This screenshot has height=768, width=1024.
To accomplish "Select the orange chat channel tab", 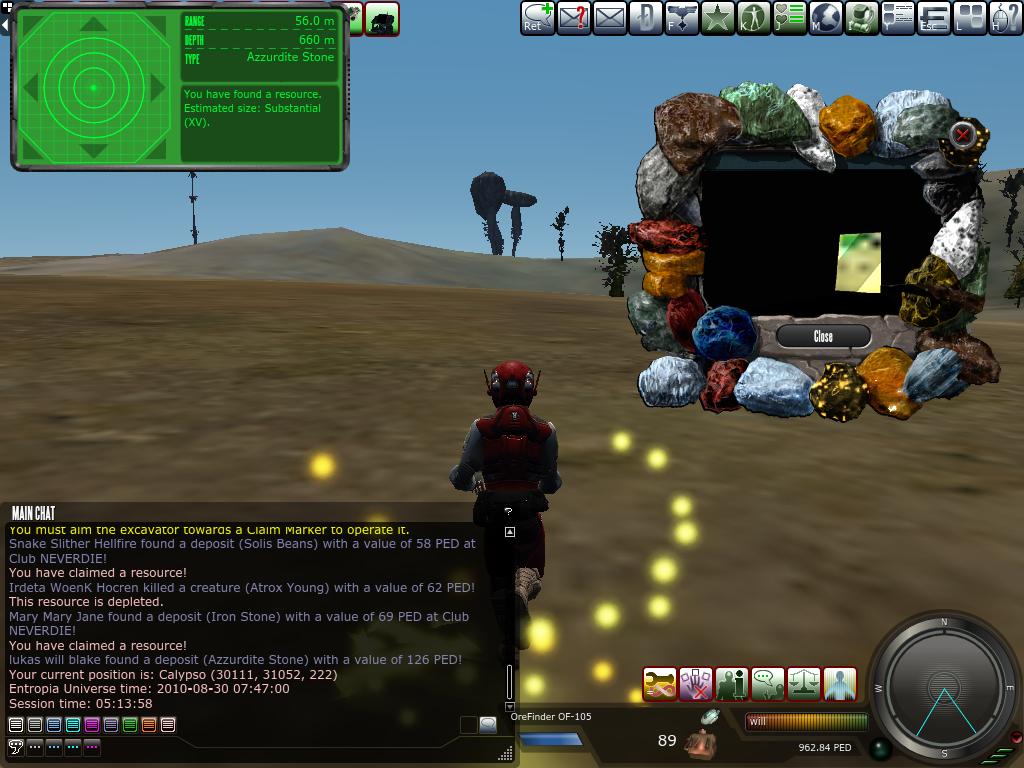I will coord(149,725).
